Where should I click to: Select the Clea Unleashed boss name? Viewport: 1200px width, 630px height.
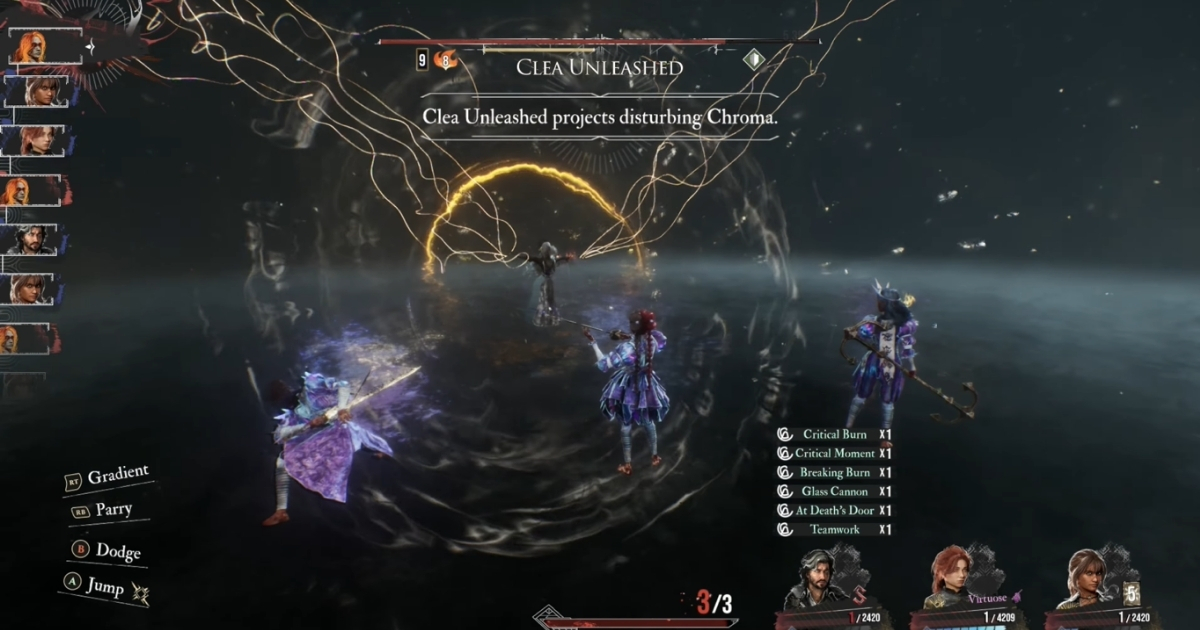click(599, 68)
